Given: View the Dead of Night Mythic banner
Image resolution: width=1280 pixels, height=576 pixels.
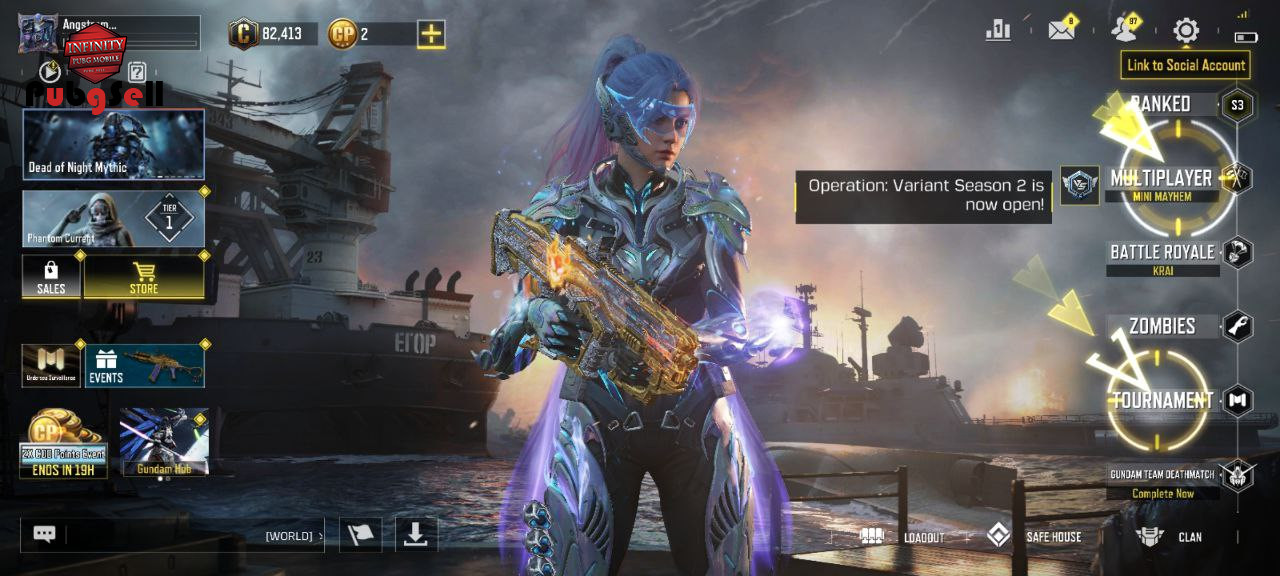Looking at the screenshot, I should [114, 144].
